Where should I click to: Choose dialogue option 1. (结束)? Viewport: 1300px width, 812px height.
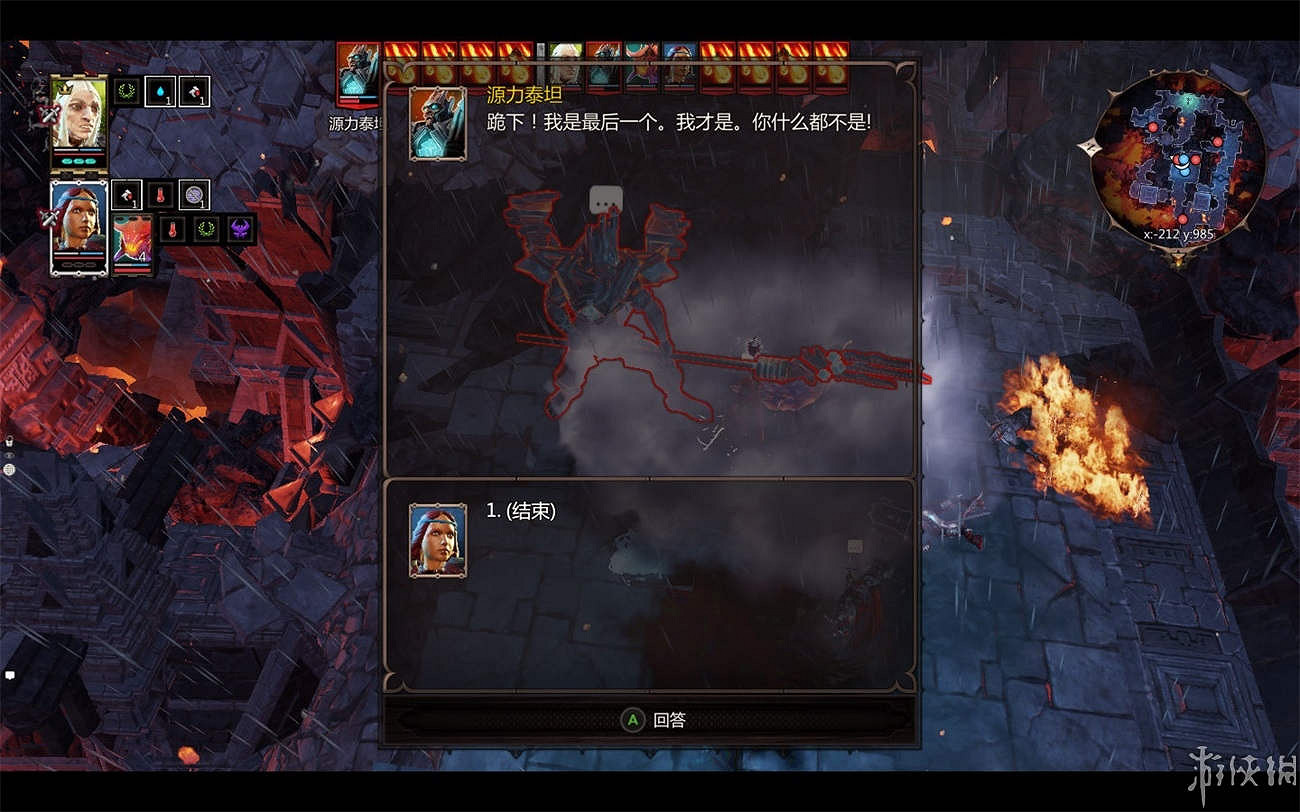tap(522, 510)
